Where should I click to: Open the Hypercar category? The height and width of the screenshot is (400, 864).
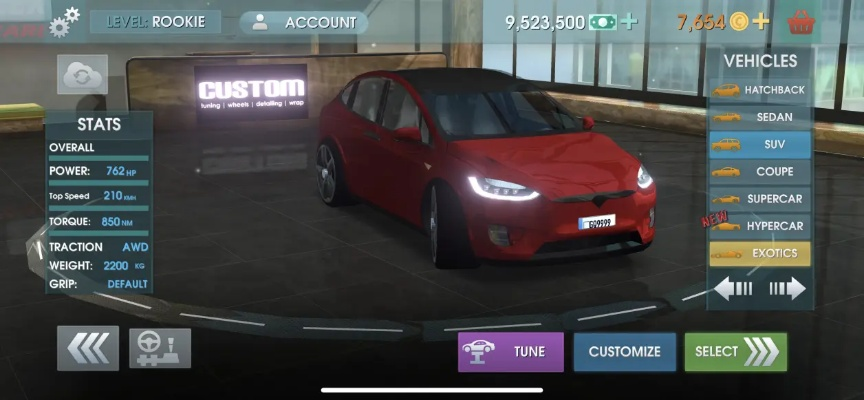[x=759, y=226]
